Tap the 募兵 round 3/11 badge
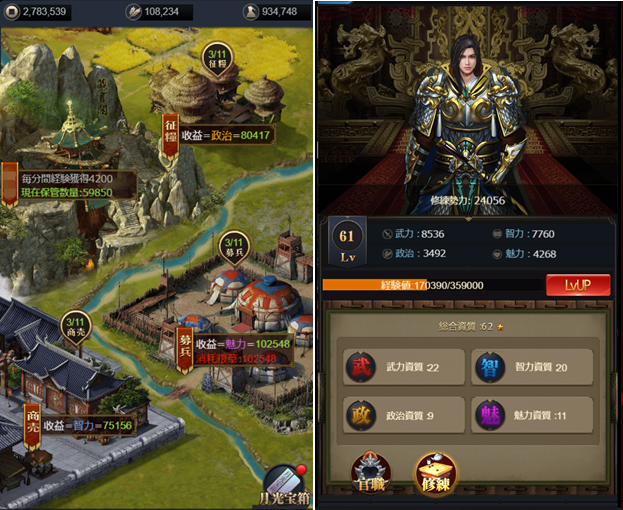Viewport: 623px width, 510px height. coord(233,247)
